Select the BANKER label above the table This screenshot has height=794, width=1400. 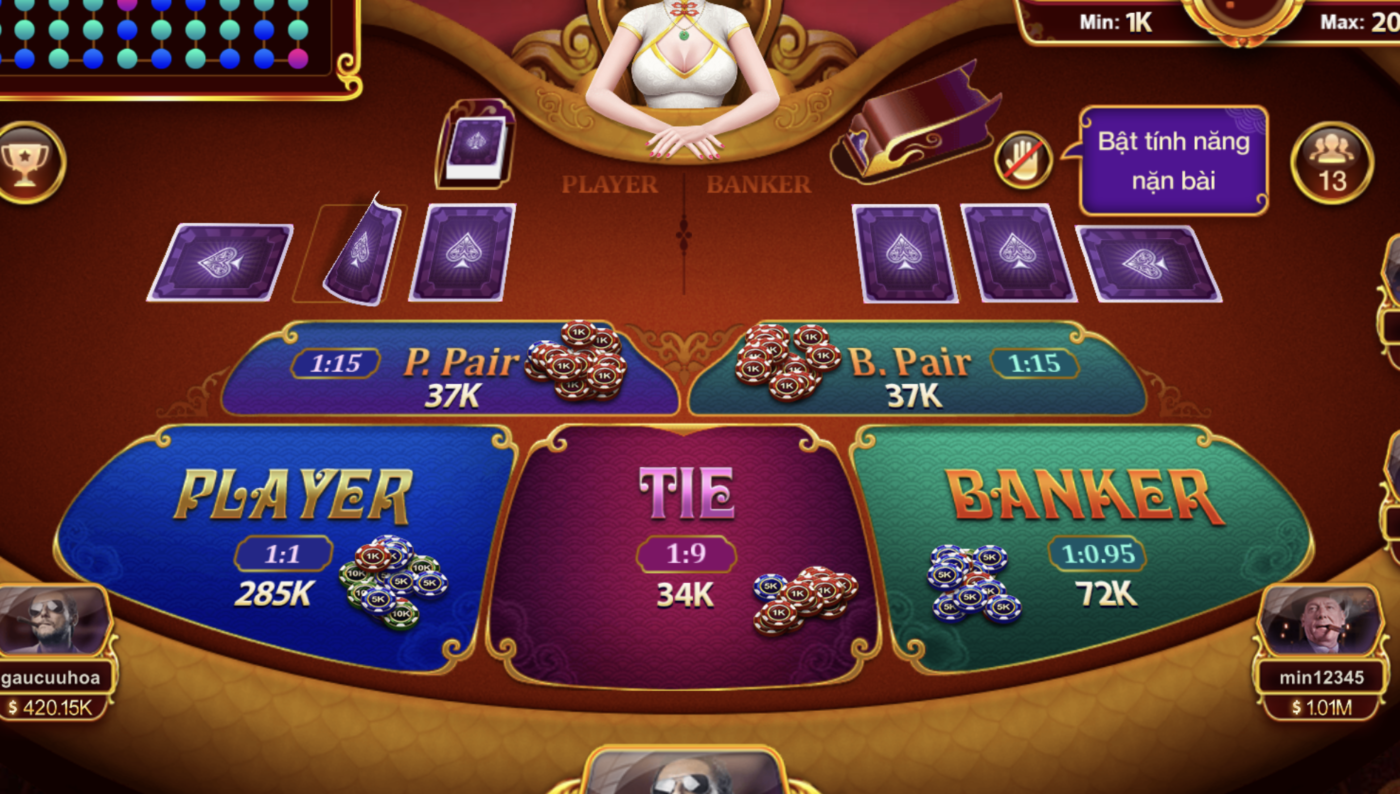(758, 185)
